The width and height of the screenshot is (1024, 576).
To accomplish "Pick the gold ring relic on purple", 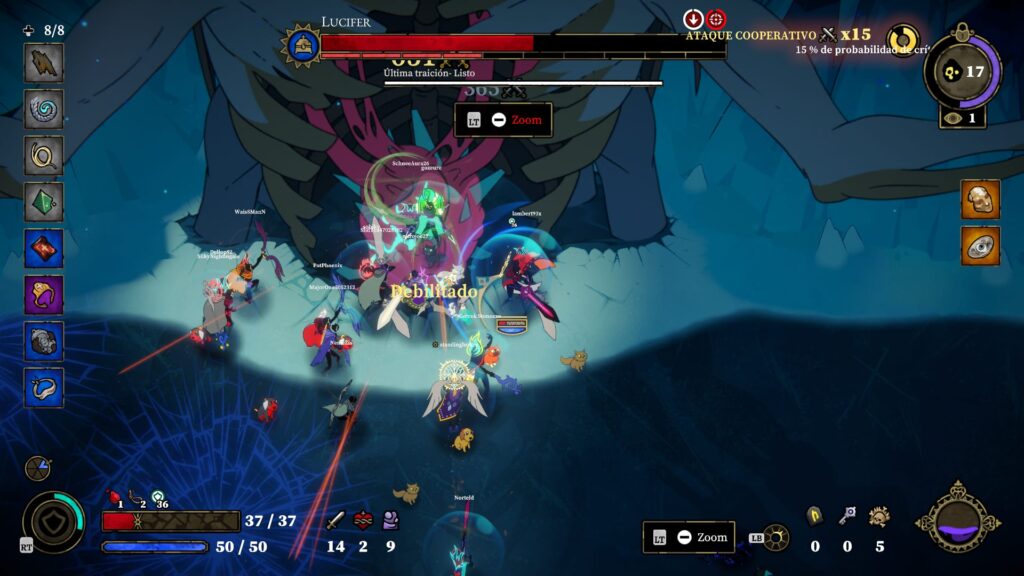I will point(44,295).
